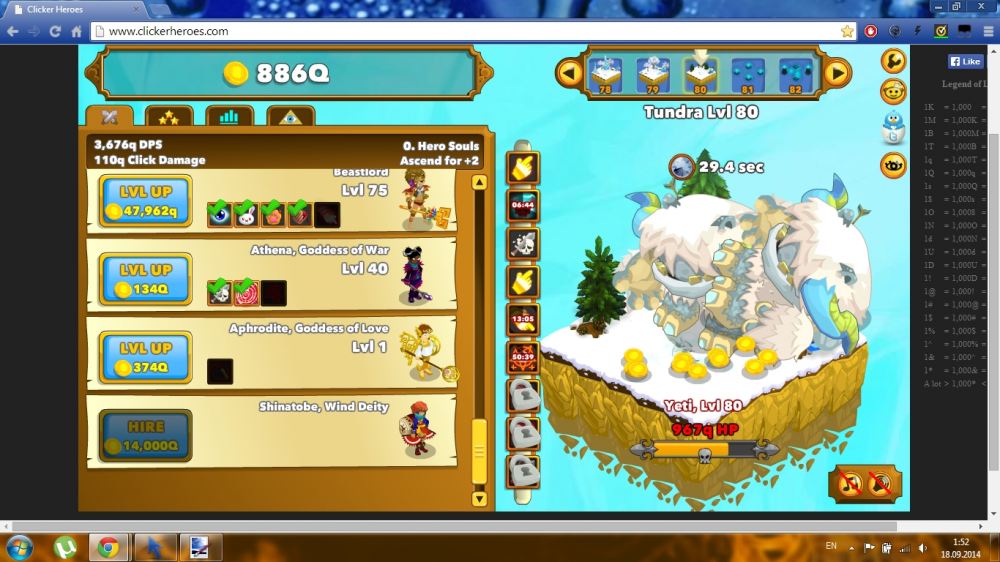Level up Athena, Goddess of War
The height and width of the screenshot is (562, 1000).
coord(146,279)
